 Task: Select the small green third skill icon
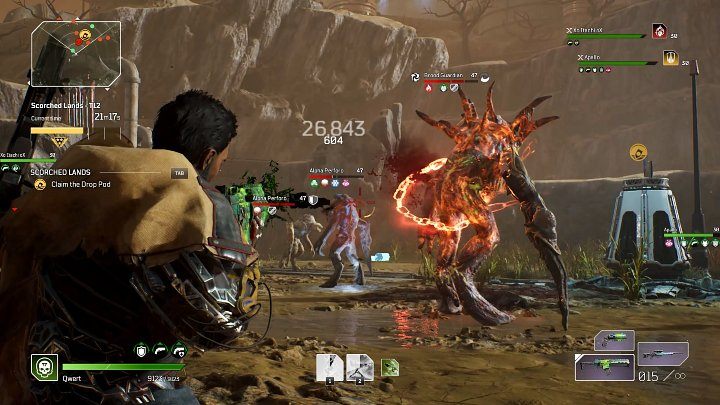tap(390, 367)
